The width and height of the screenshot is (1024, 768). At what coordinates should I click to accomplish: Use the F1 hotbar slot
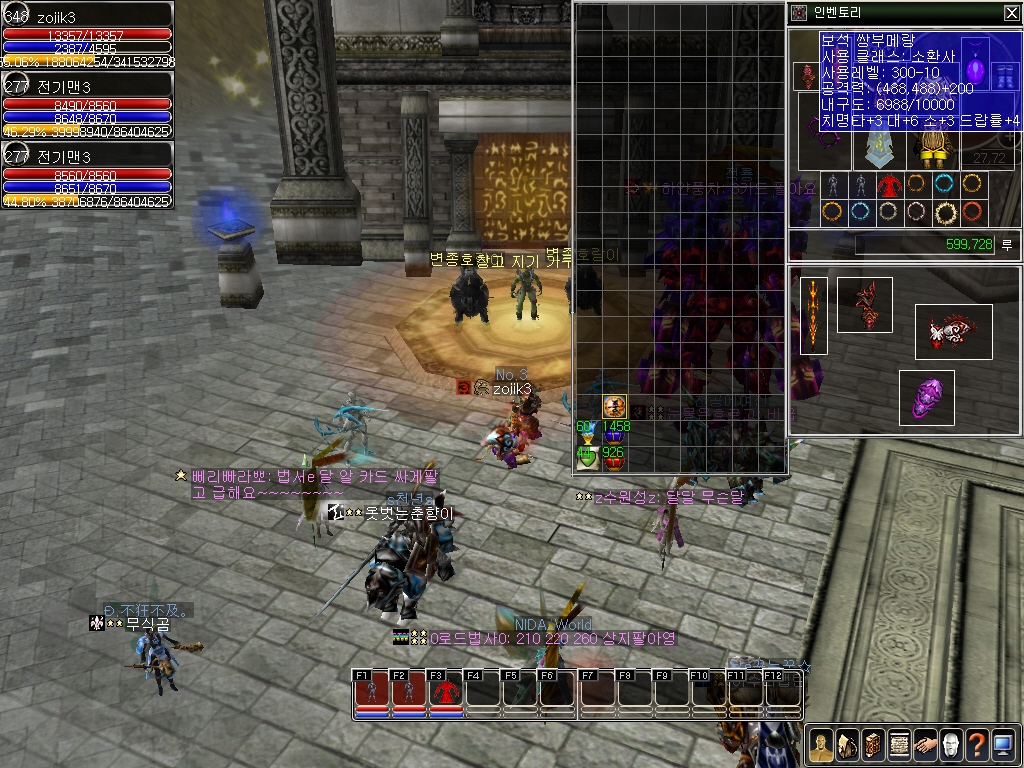pyautogui.click(x=371, y=691)
